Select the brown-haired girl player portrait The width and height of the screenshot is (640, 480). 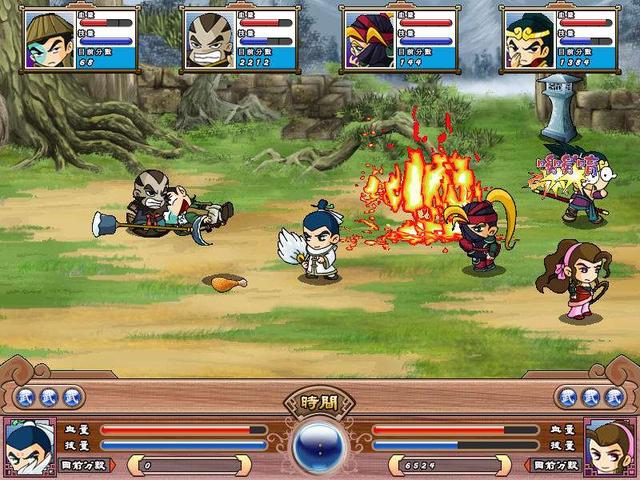point(612,447)
